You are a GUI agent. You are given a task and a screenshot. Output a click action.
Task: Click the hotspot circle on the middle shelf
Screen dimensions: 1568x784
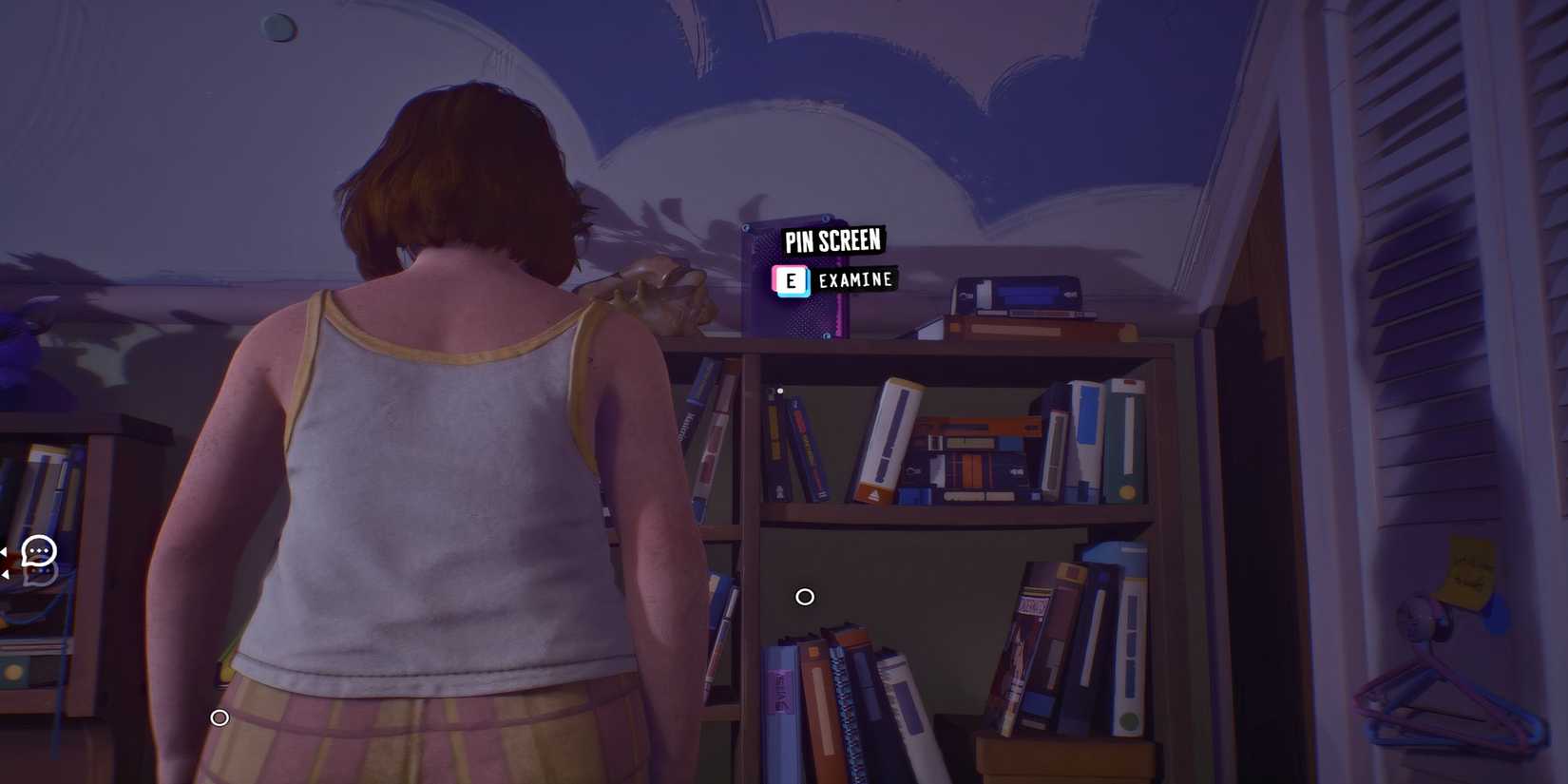[805, 597]
